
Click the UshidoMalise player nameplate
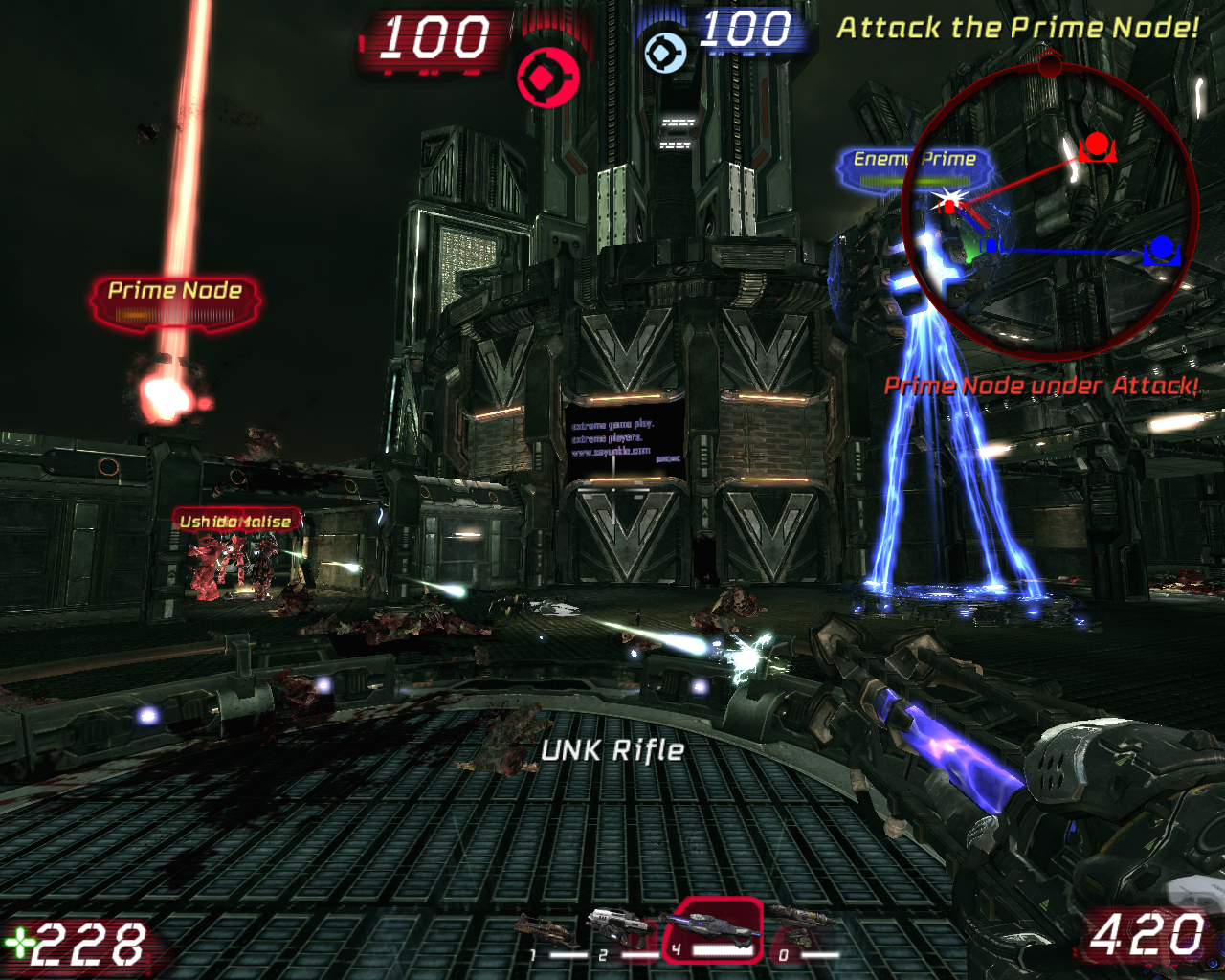(x=234, y=520)
